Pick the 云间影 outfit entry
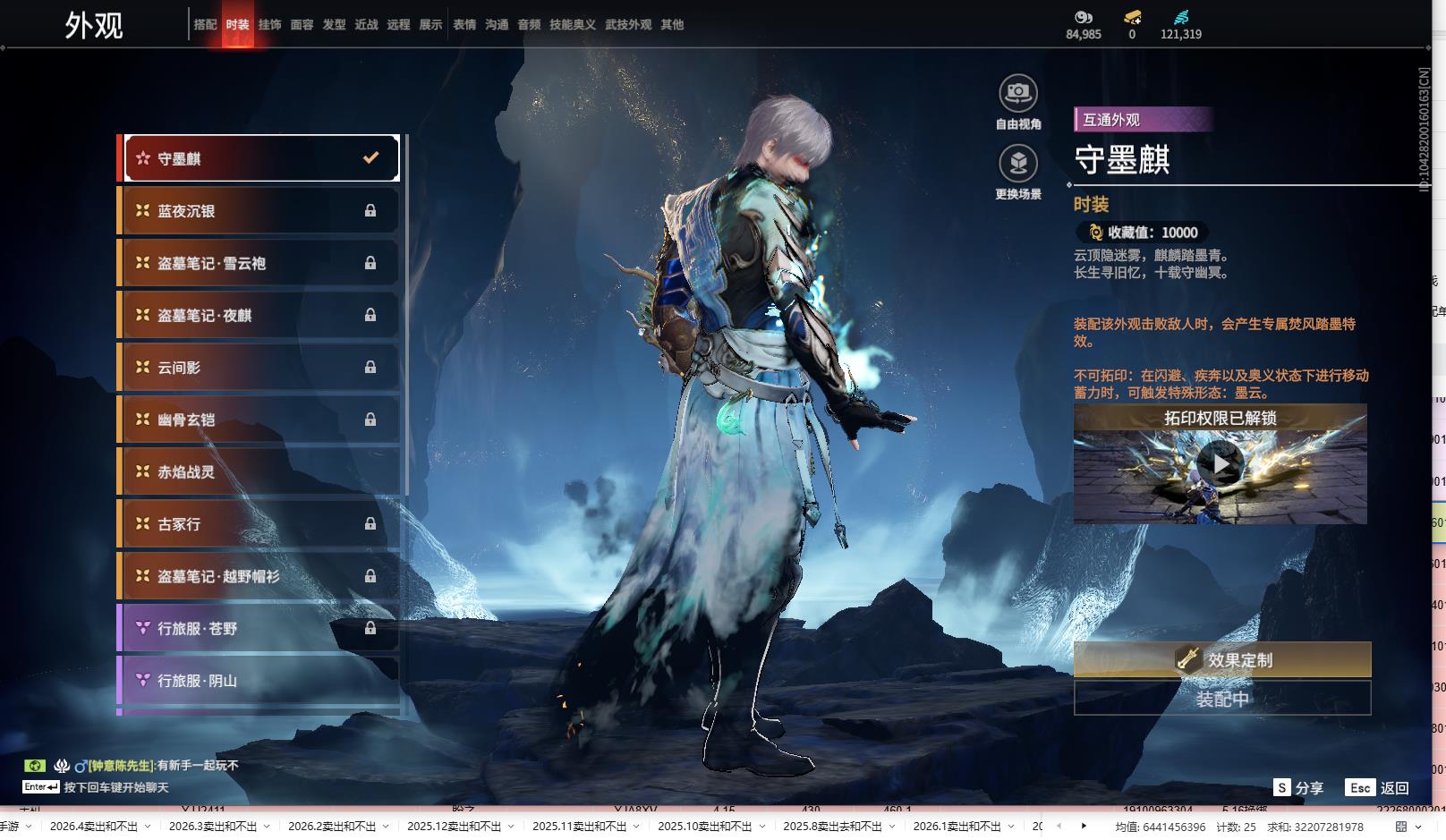The height and width of the screenshot is (840, 1446). click(x=259, y=368)
